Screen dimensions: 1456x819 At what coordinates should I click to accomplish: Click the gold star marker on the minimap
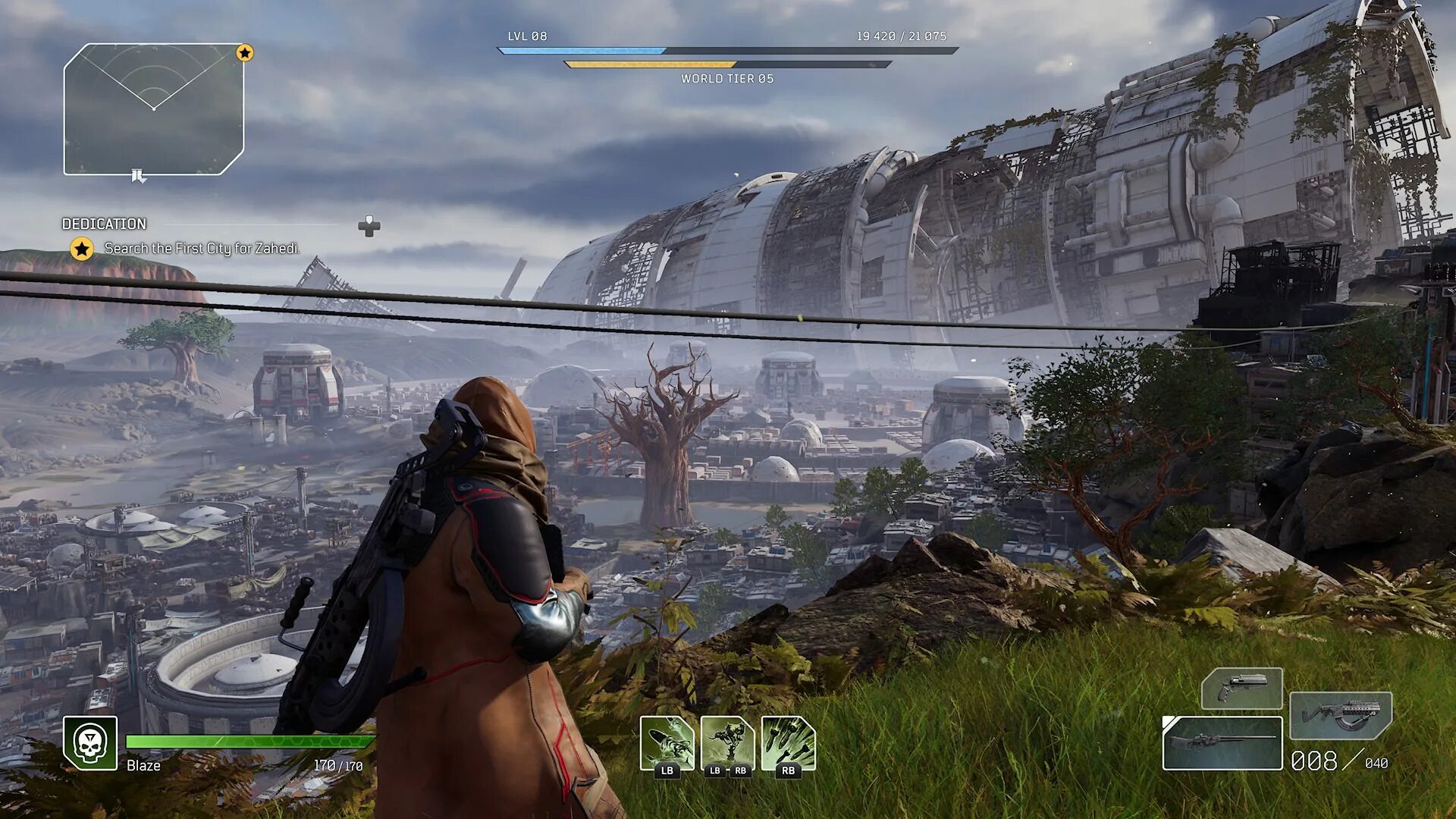[244, 53]
